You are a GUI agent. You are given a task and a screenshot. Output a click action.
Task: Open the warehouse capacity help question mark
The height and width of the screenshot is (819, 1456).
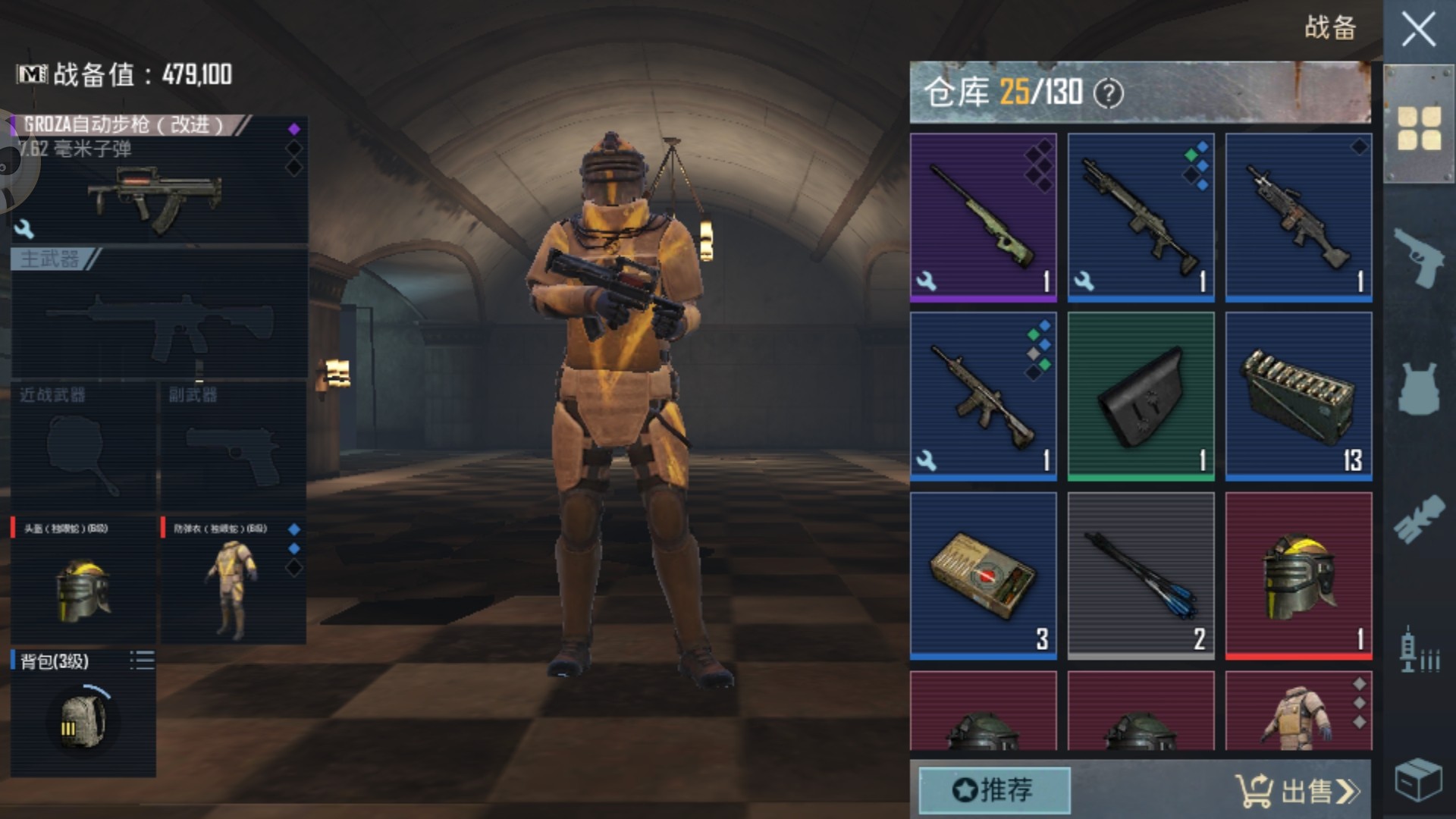coord(1108,94)
